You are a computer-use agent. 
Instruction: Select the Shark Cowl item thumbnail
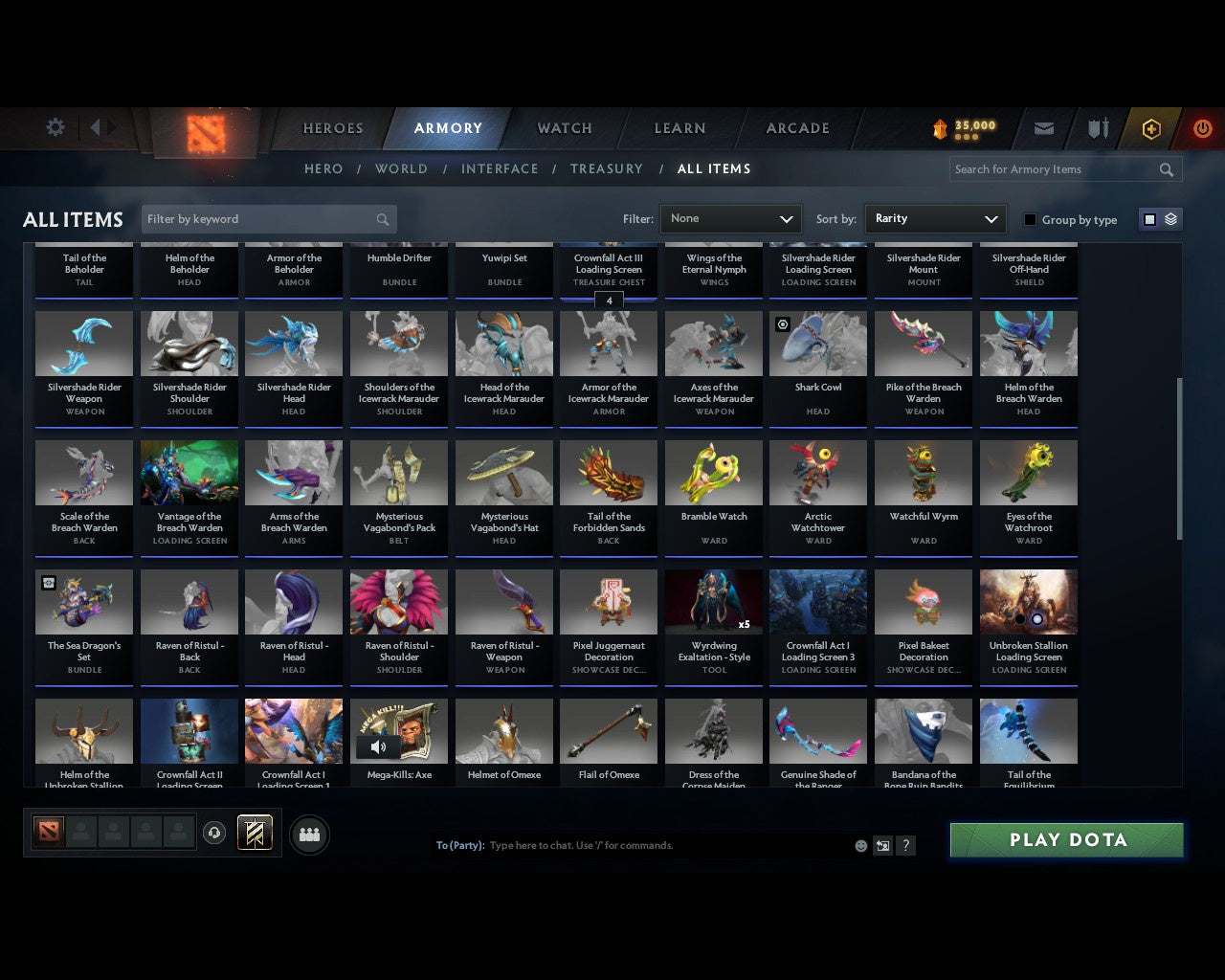[x=818, y=343]
